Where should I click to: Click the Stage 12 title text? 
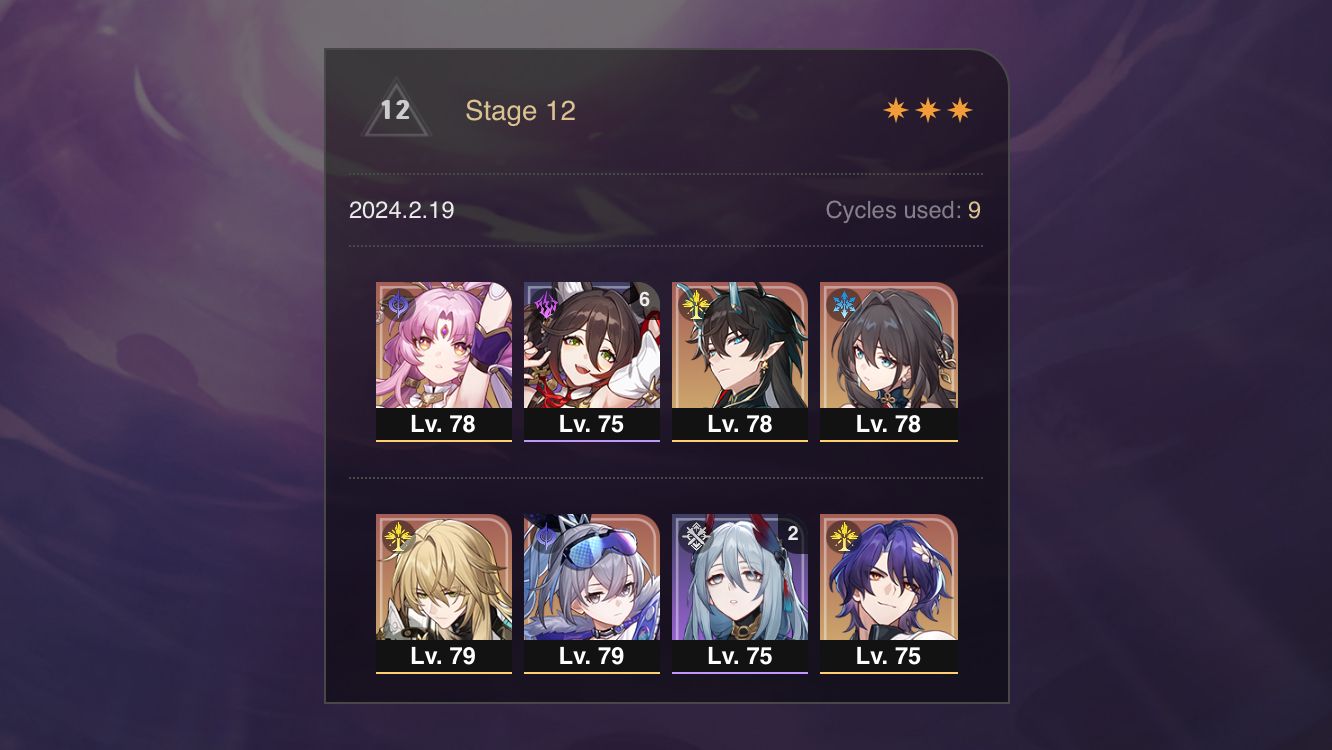tap(522, 111)
